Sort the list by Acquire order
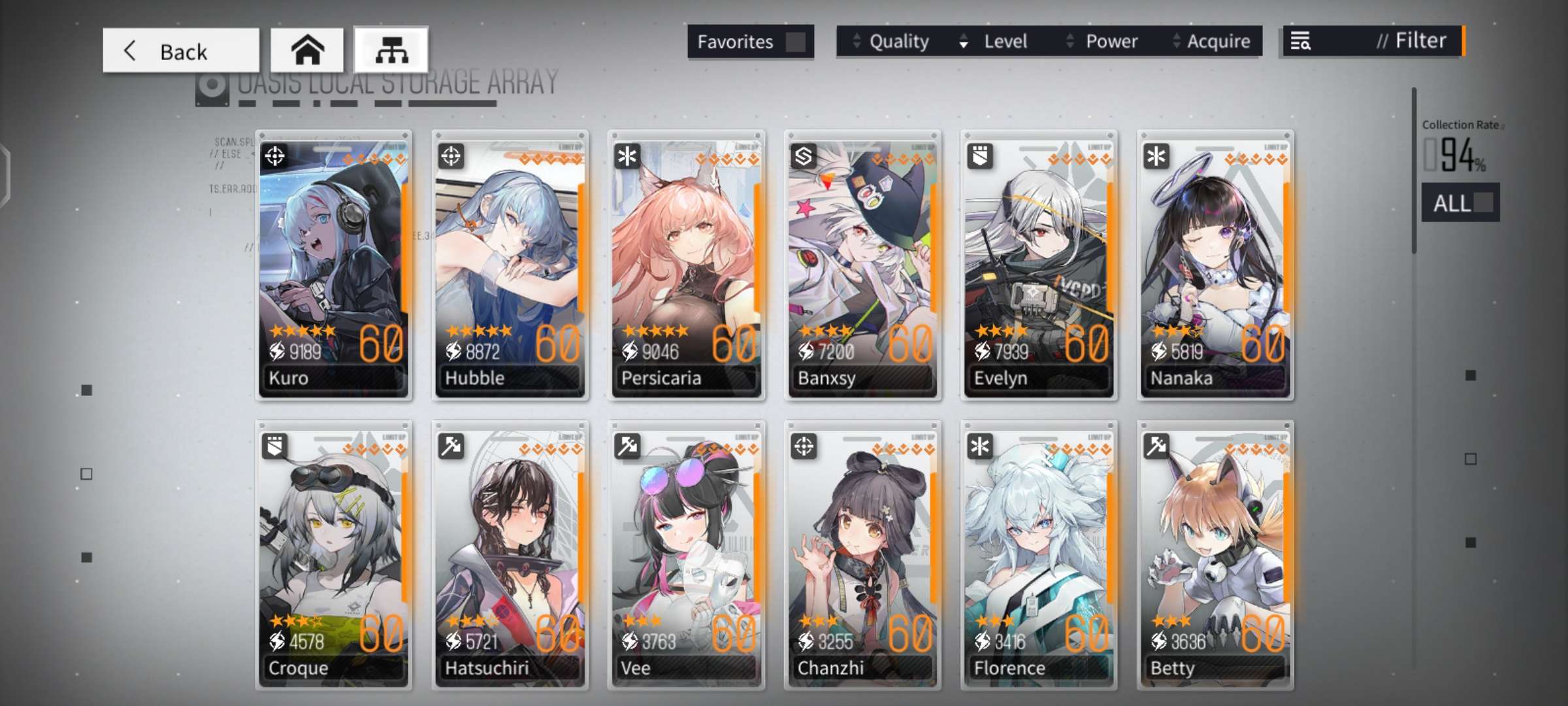Viewport: 1568px width, 706px height. pyautogui.click(x=1213, y=42)
